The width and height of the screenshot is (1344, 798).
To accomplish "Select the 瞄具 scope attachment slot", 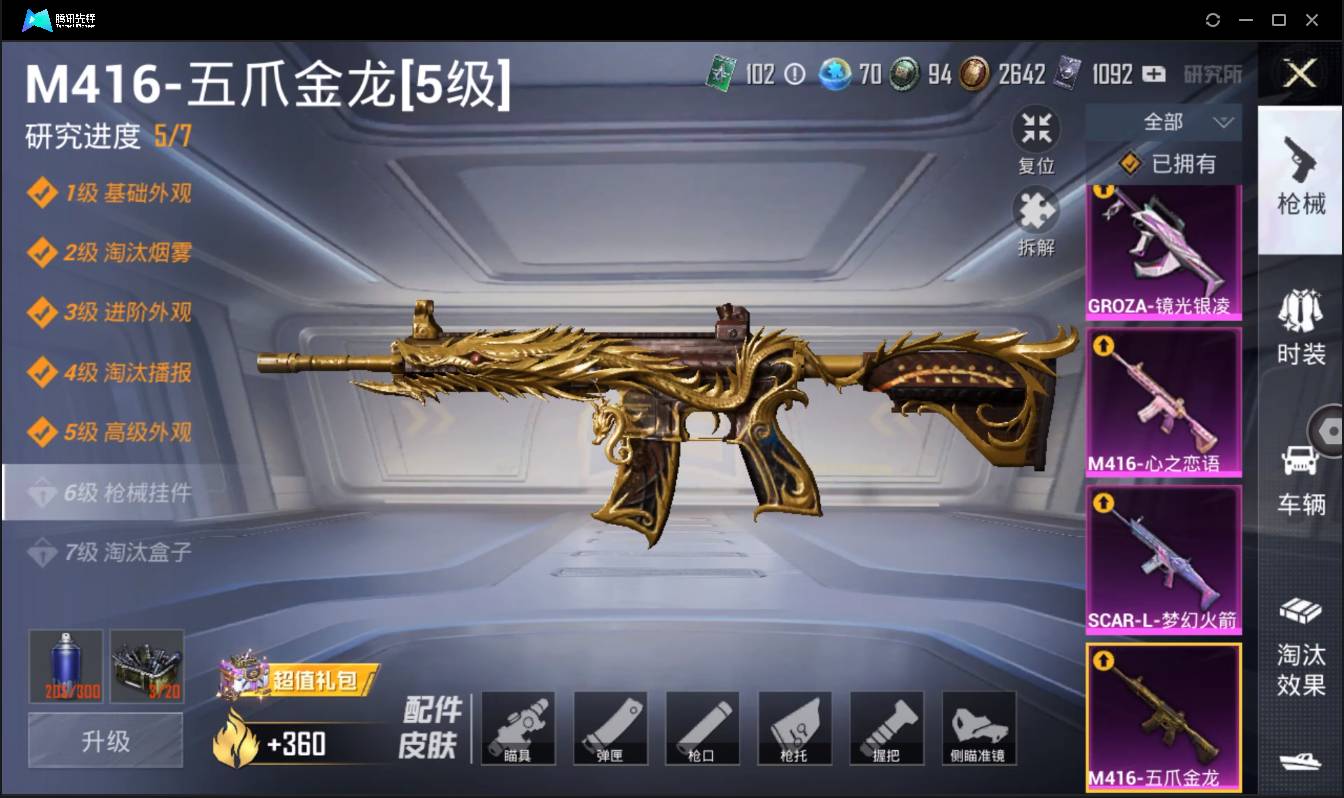I will tap(518, 728).
